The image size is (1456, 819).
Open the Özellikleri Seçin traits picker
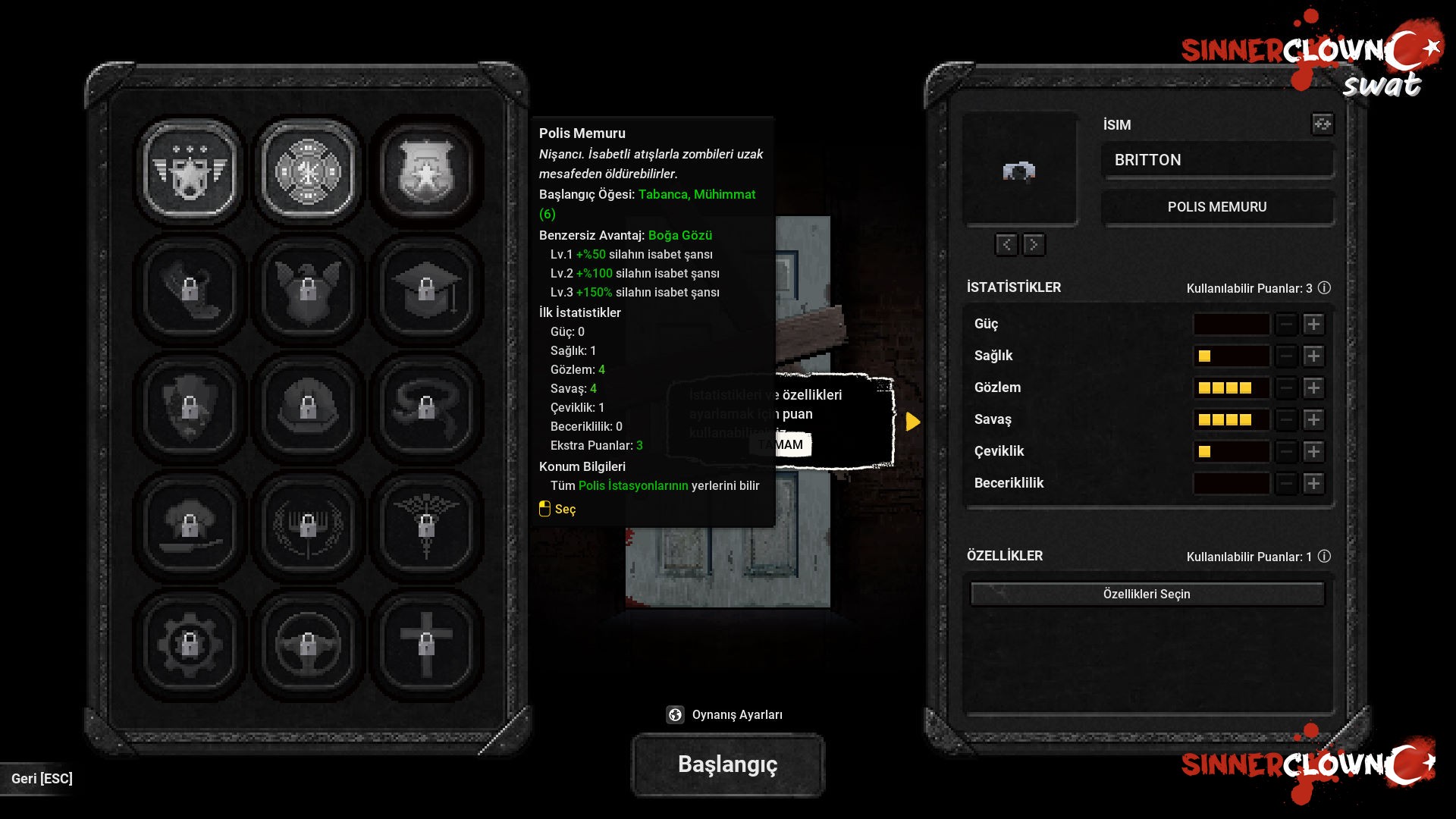pyautogui.click(x=1147, y=594)
